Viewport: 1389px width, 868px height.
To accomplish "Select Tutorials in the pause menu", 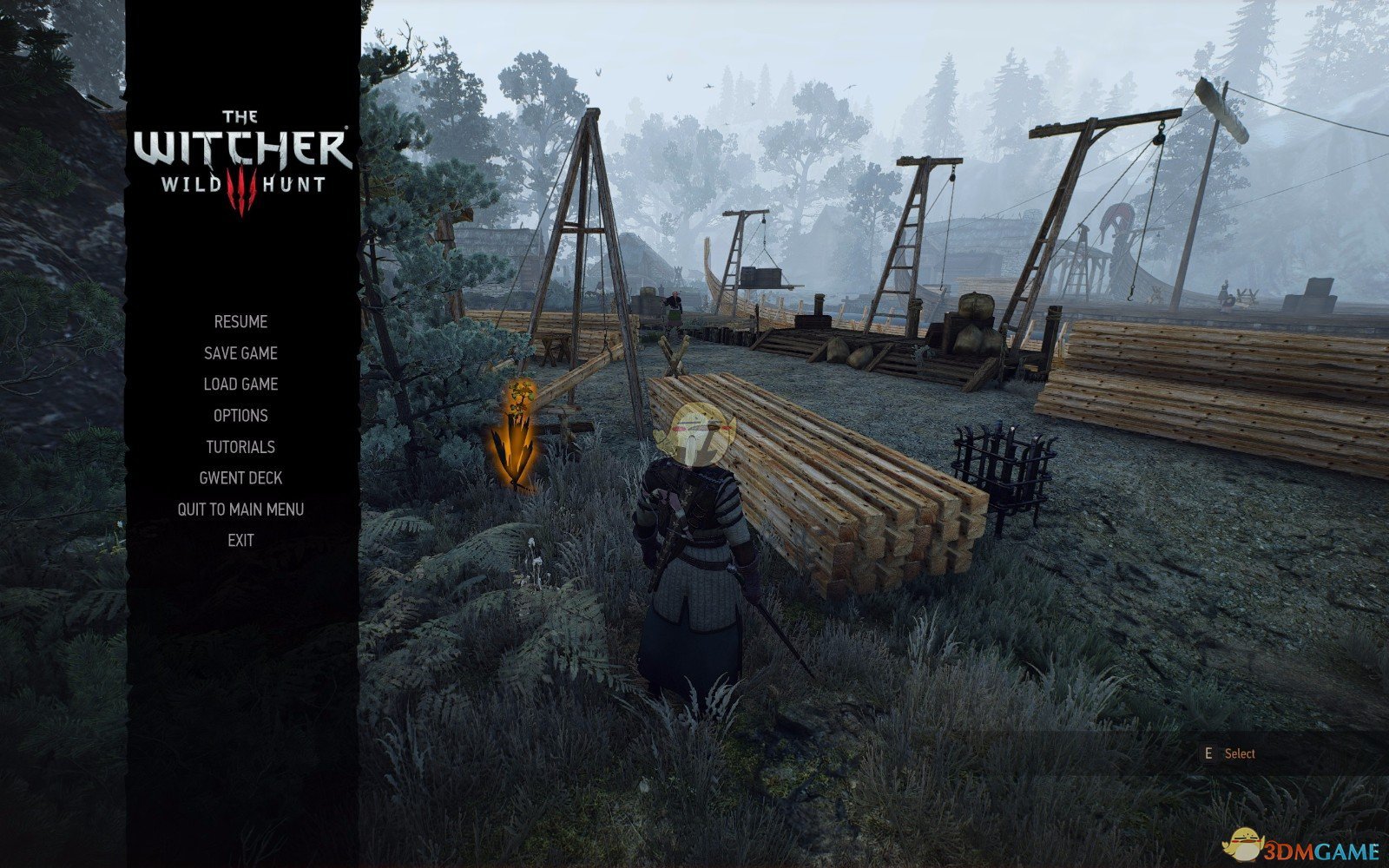I will [240, 446].
